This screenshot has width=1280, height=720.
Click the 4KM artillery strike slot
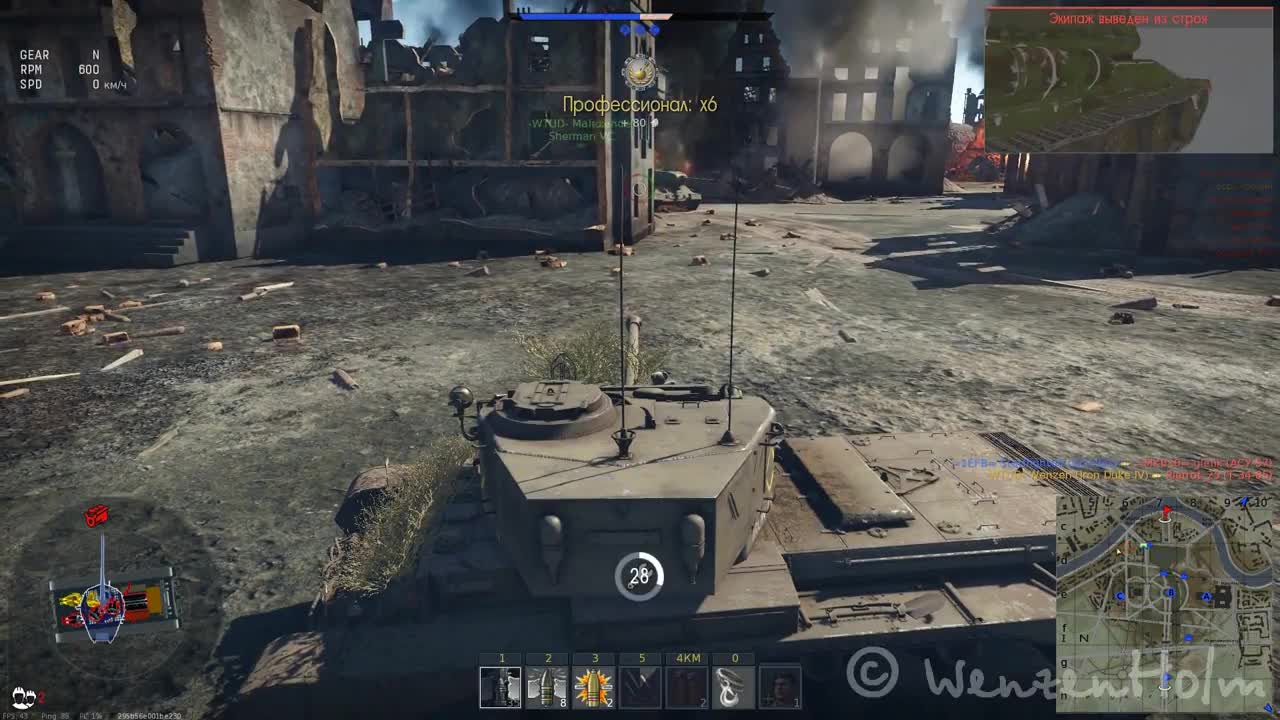686,686
